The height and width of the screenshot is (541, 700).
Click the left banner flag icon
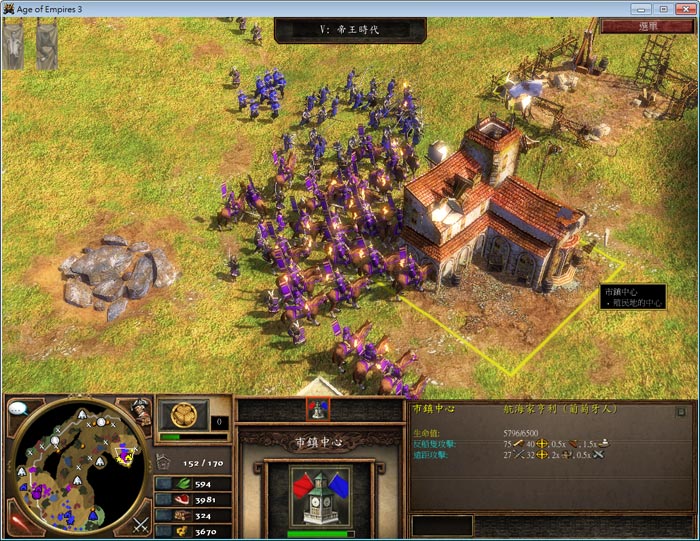13,45
